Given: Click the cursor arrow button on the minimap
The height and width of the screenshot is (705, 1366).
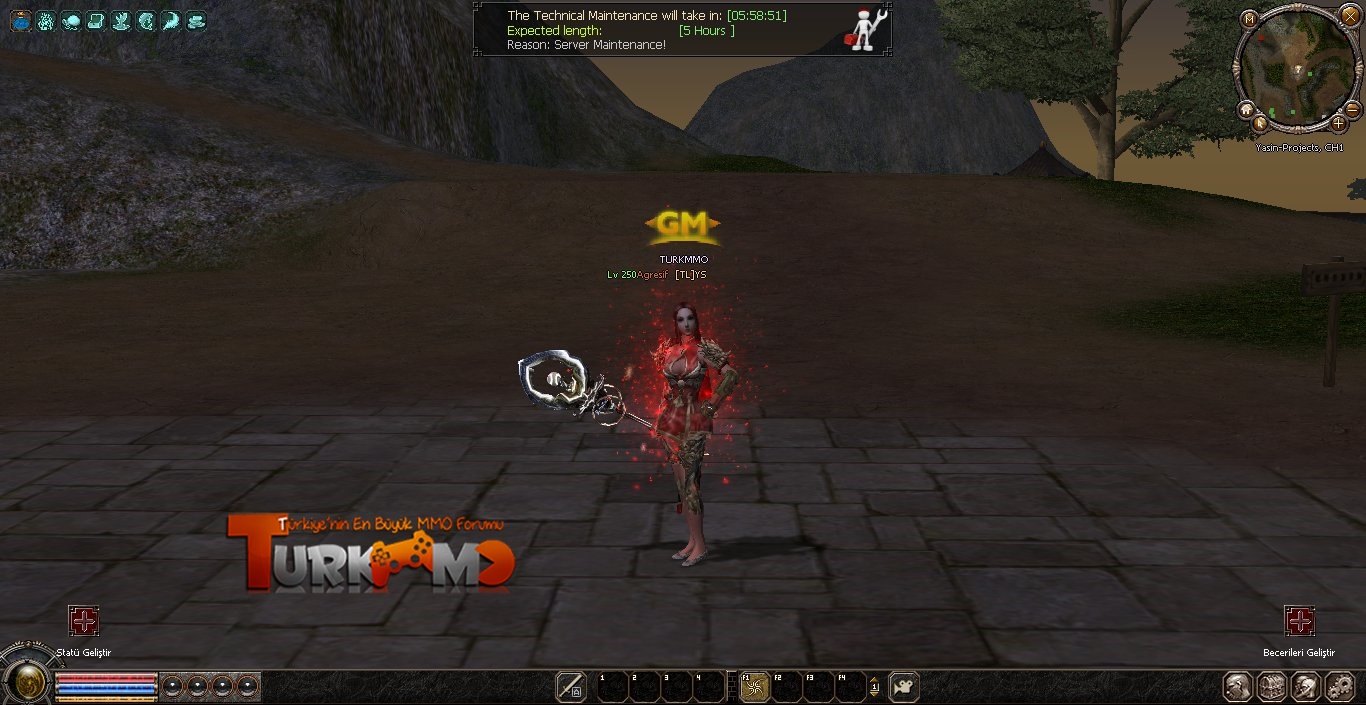Looking at the screenshot, I should [x=1260, y=124].
